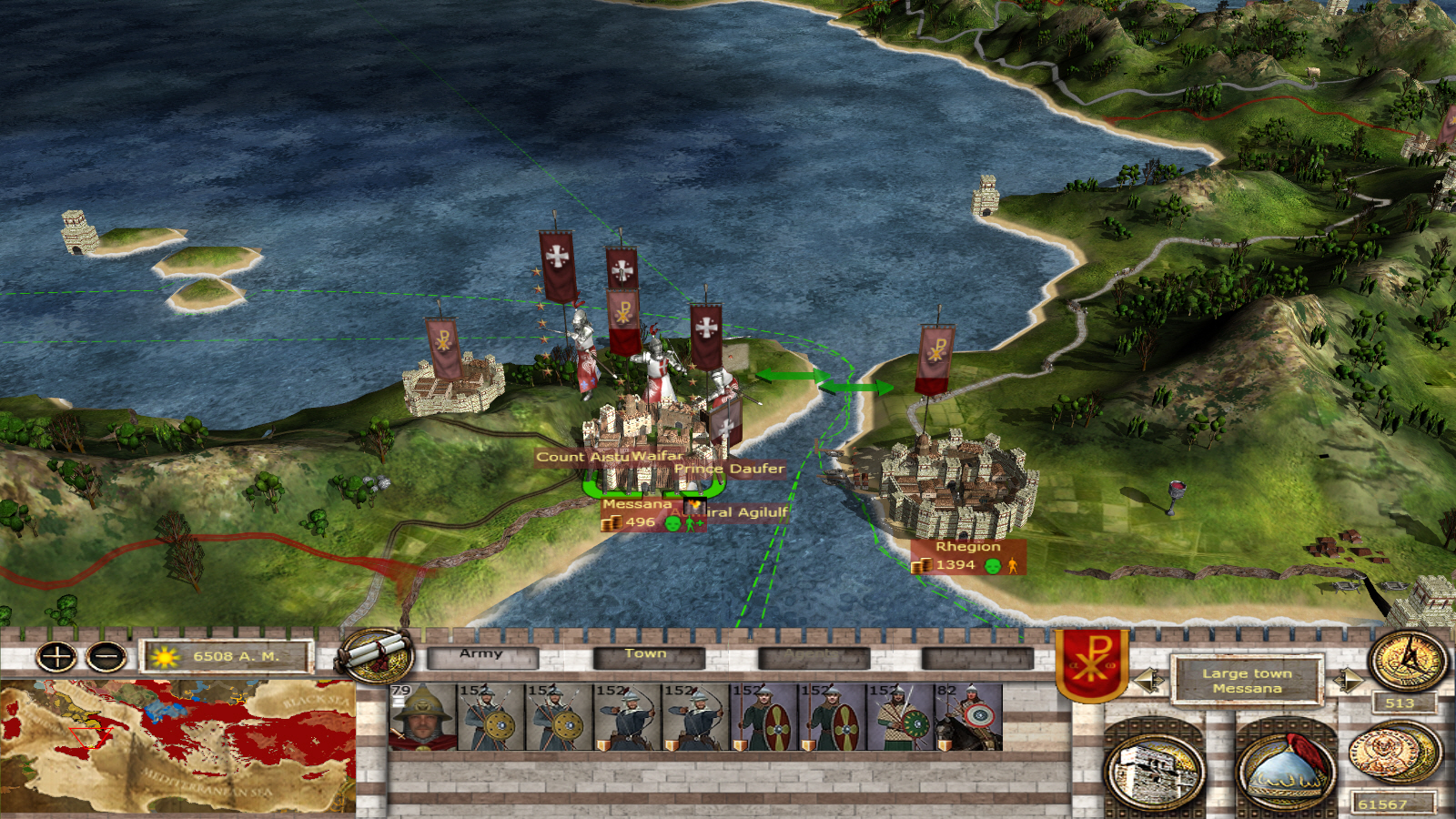Open the faction overview via red Chi-Rho banner

tap(1092, 662)
